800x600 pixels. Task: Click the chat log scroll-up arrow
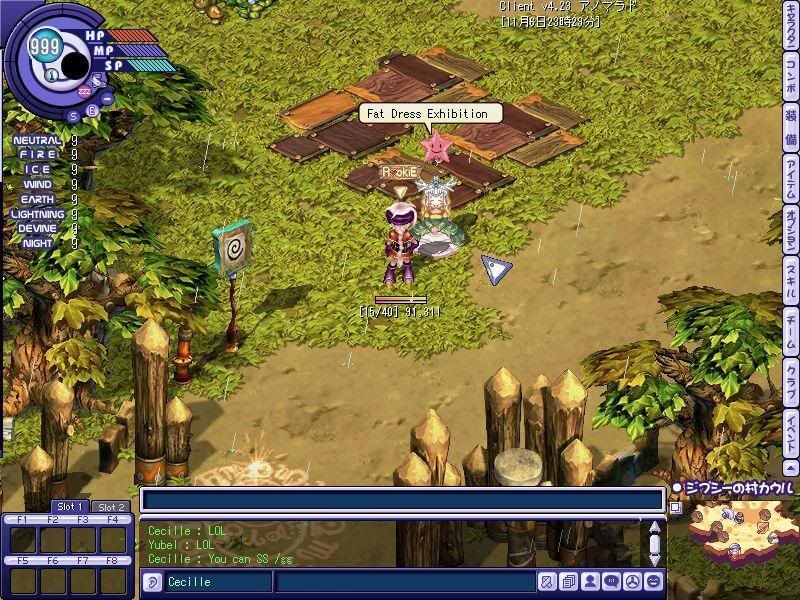[655, 527]
